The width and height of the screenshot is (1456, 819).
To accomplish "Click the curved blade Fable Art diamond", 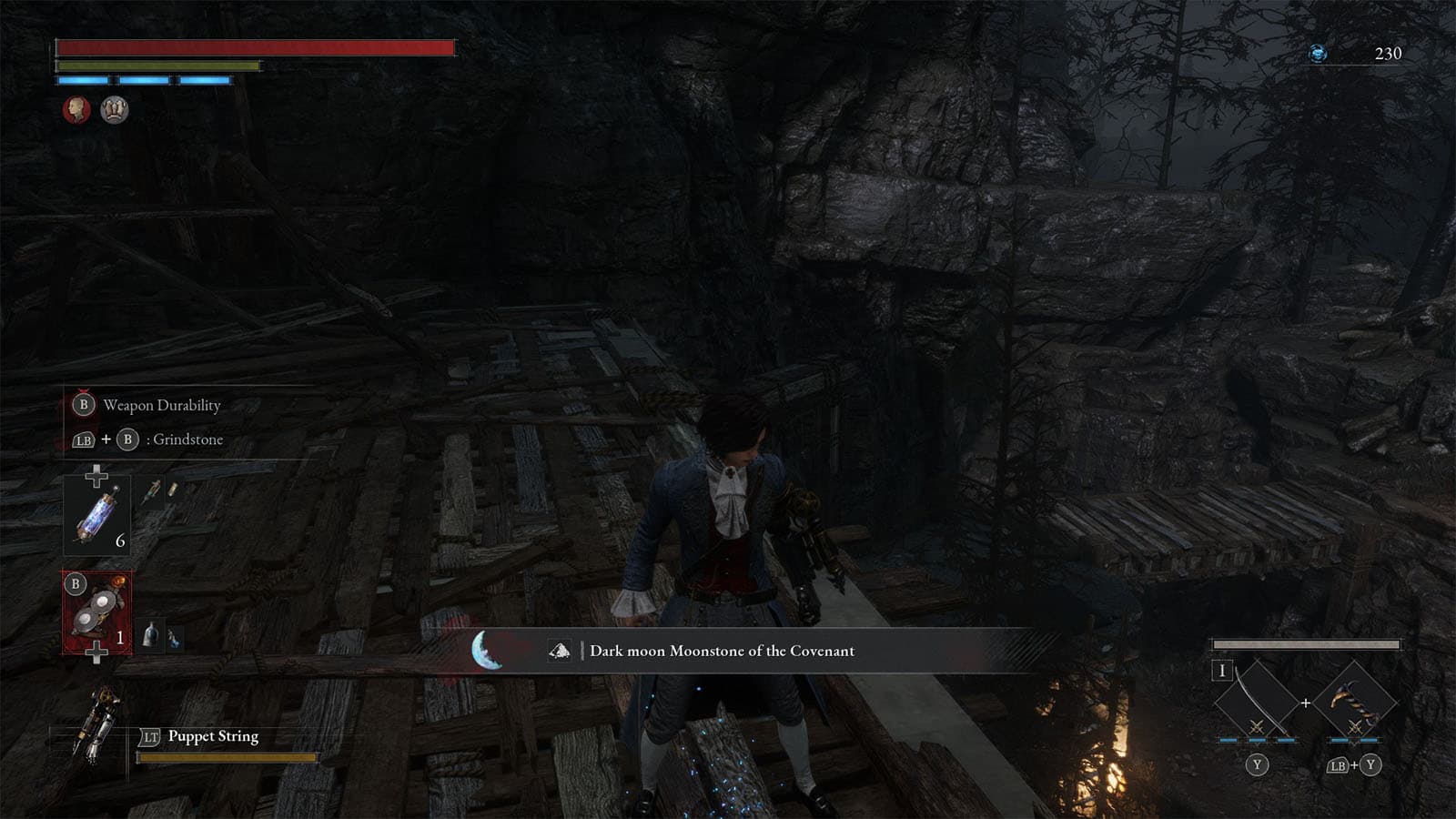I will pyautogui.click(x=1257, y=700).
